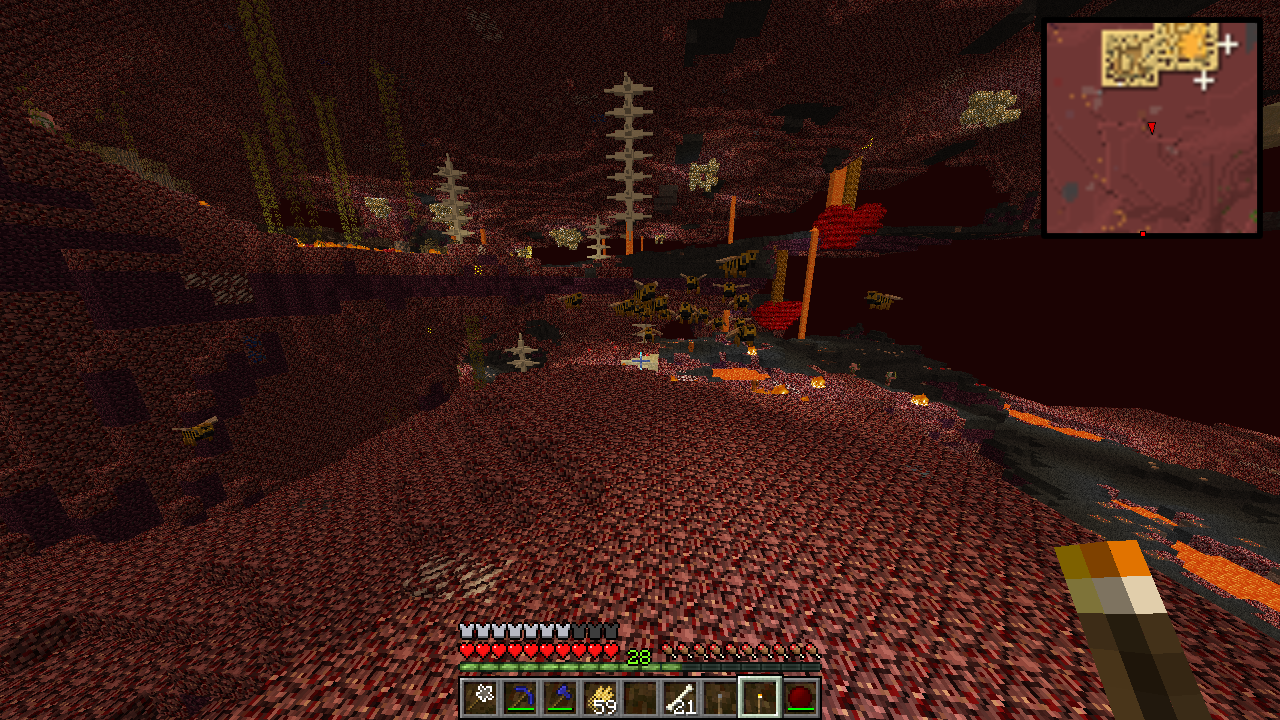1280x720 pixels.
Task: Click the minimap overlay
Action: 1151,129
